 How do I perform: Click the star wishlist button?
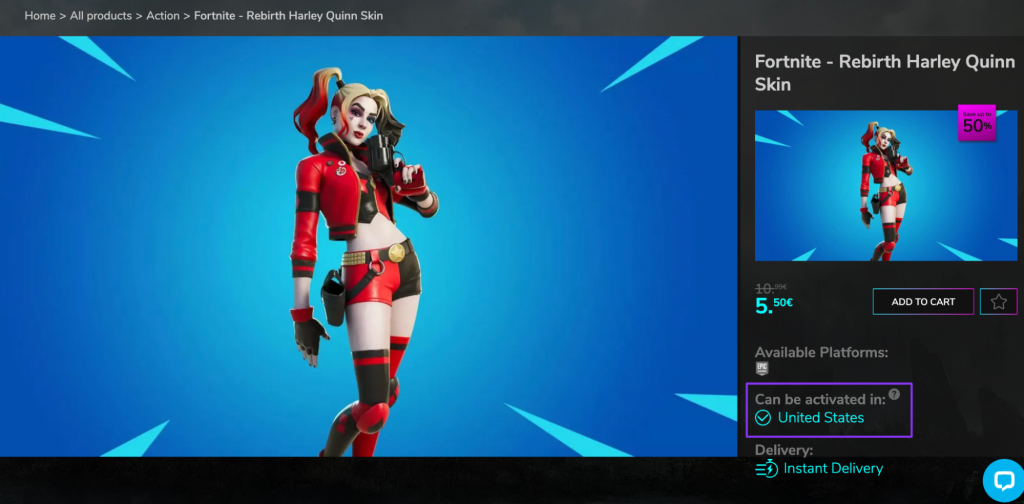coord(998,302)
